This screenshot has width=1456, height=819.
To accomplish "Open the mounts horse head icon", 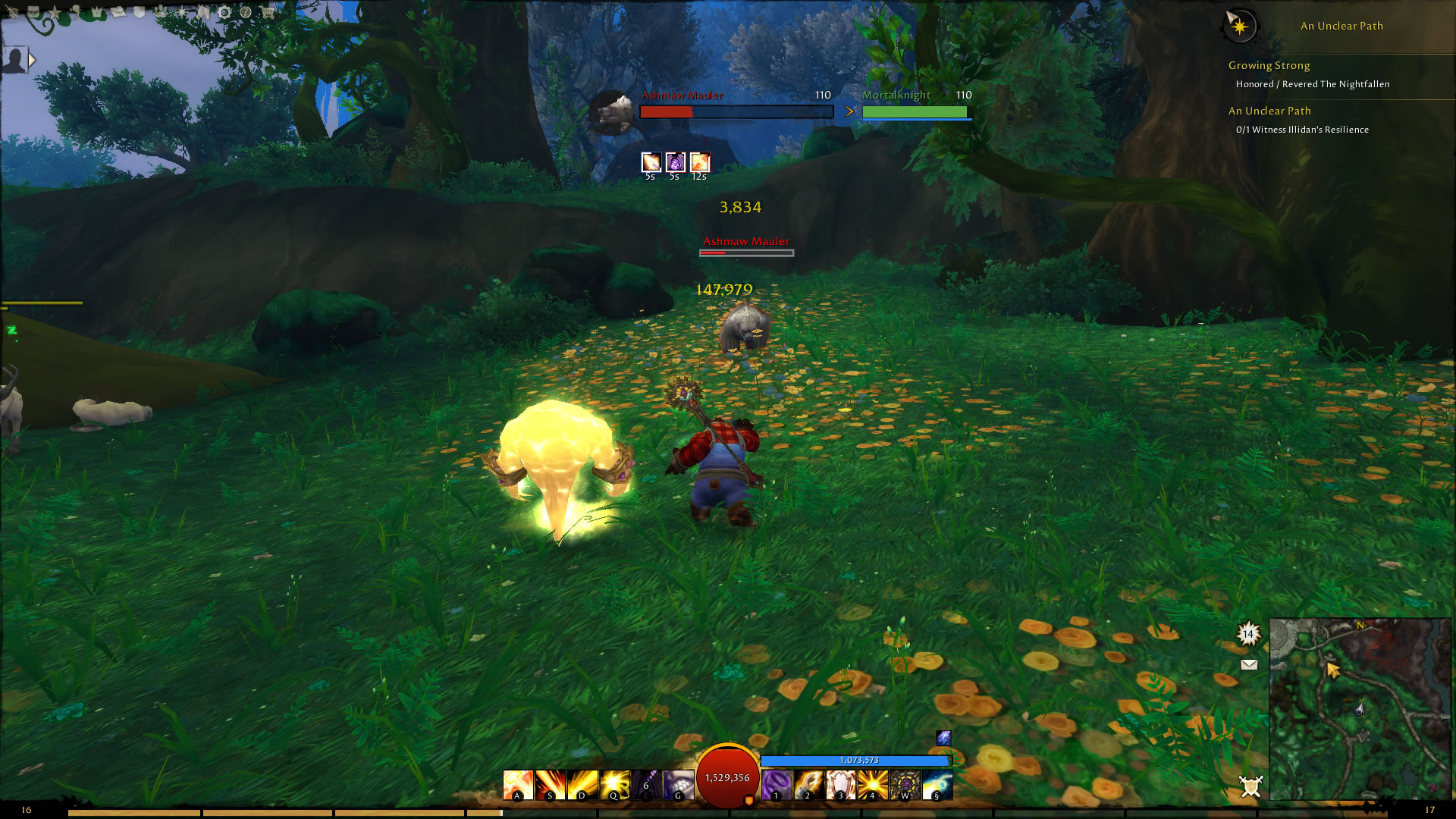I will [x=203, y=12].
